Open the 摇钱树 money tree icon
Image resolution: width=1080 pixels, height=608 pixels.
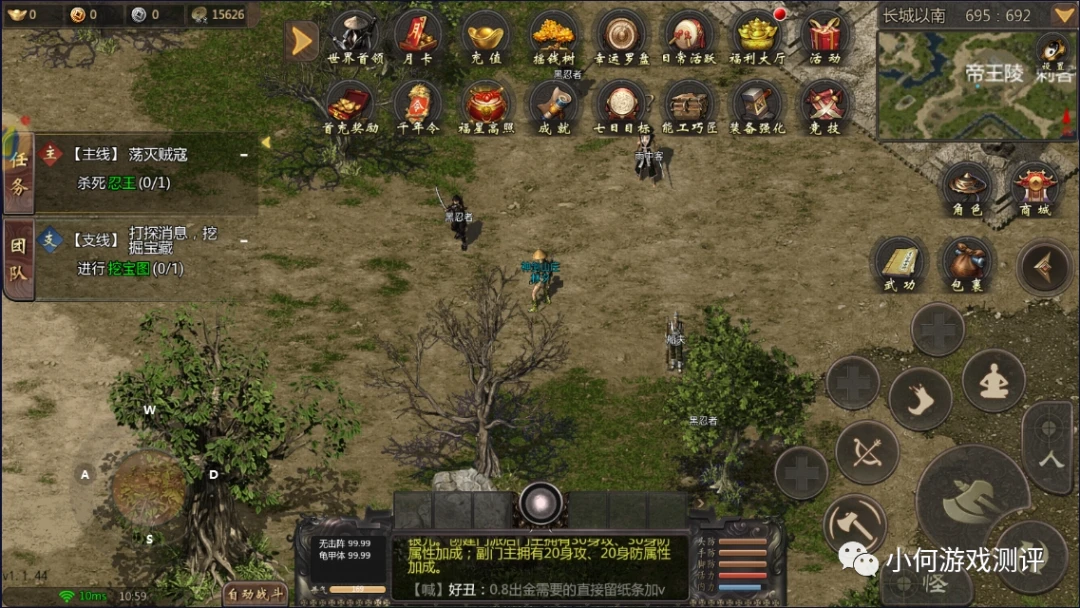(553, 36)
